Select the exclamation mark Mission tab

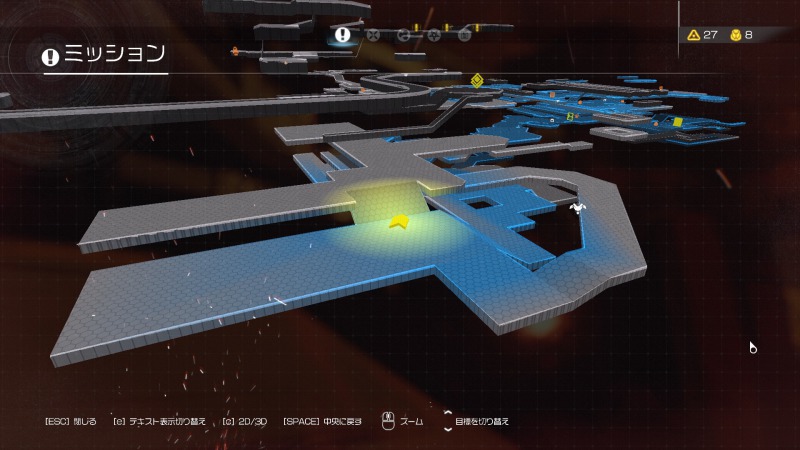(343, 35)
